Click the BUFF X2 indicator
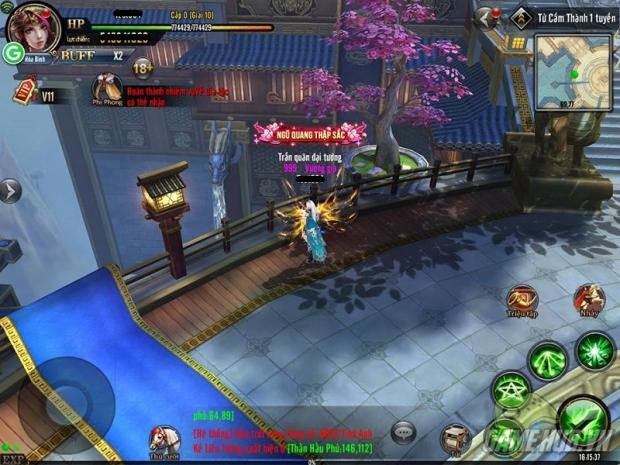 pyautogui.click(x=92, y=56)
